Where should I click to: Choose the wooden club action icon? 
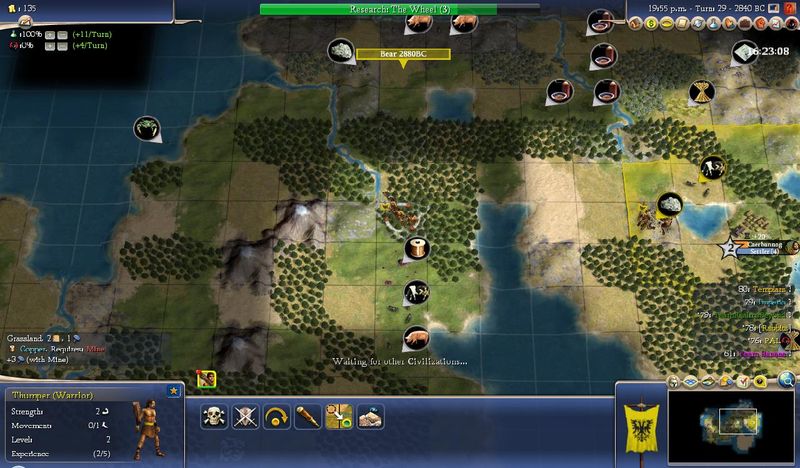(x=308, y=417)
